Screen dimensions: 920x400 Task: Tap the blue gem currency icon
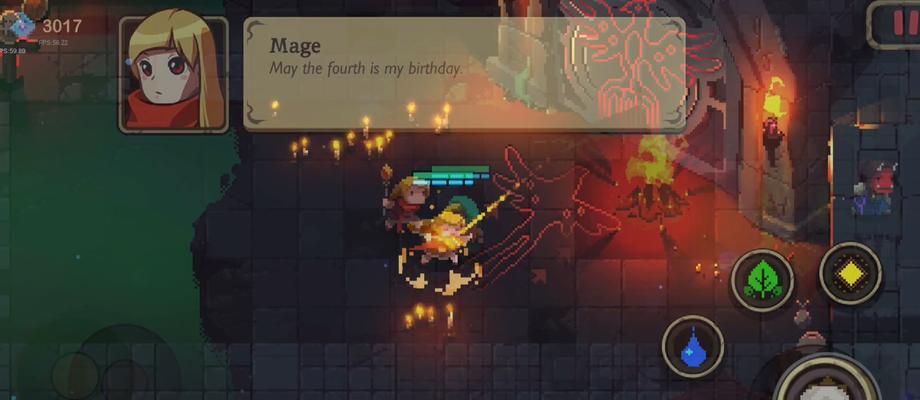20,25
